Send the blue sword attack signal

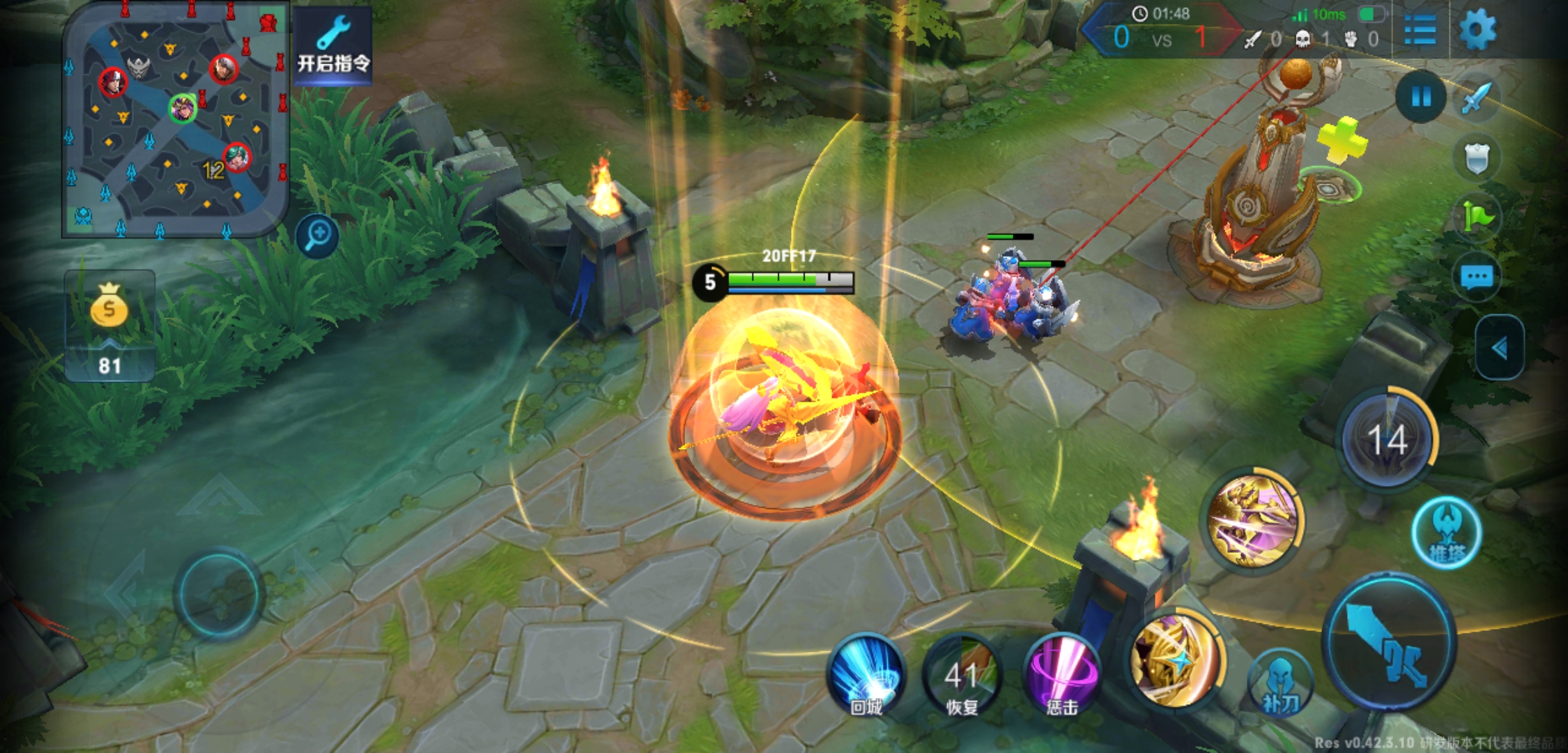(x=1476, y=98)
